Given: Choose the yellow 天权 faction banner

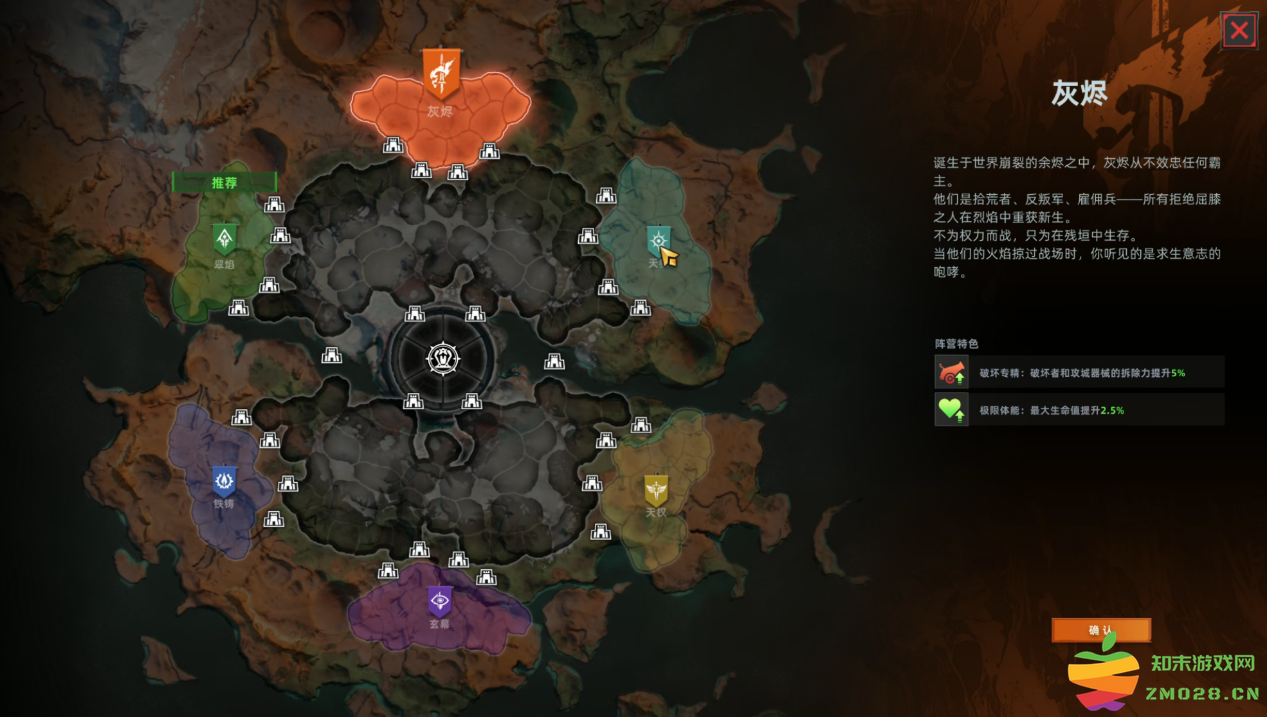Looking at the screenshot, I should tap(656, 491).
